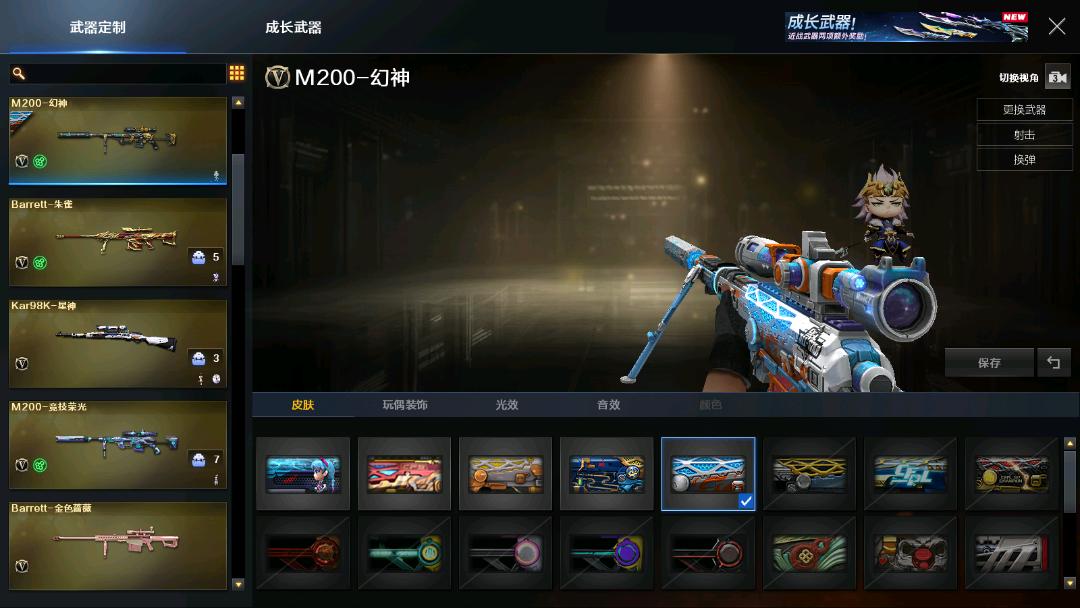Image resolution: width=1080 pixels, height=608 pixels.
Task: Toggle the orange grid view icon
Action: (x=237, y=73)
